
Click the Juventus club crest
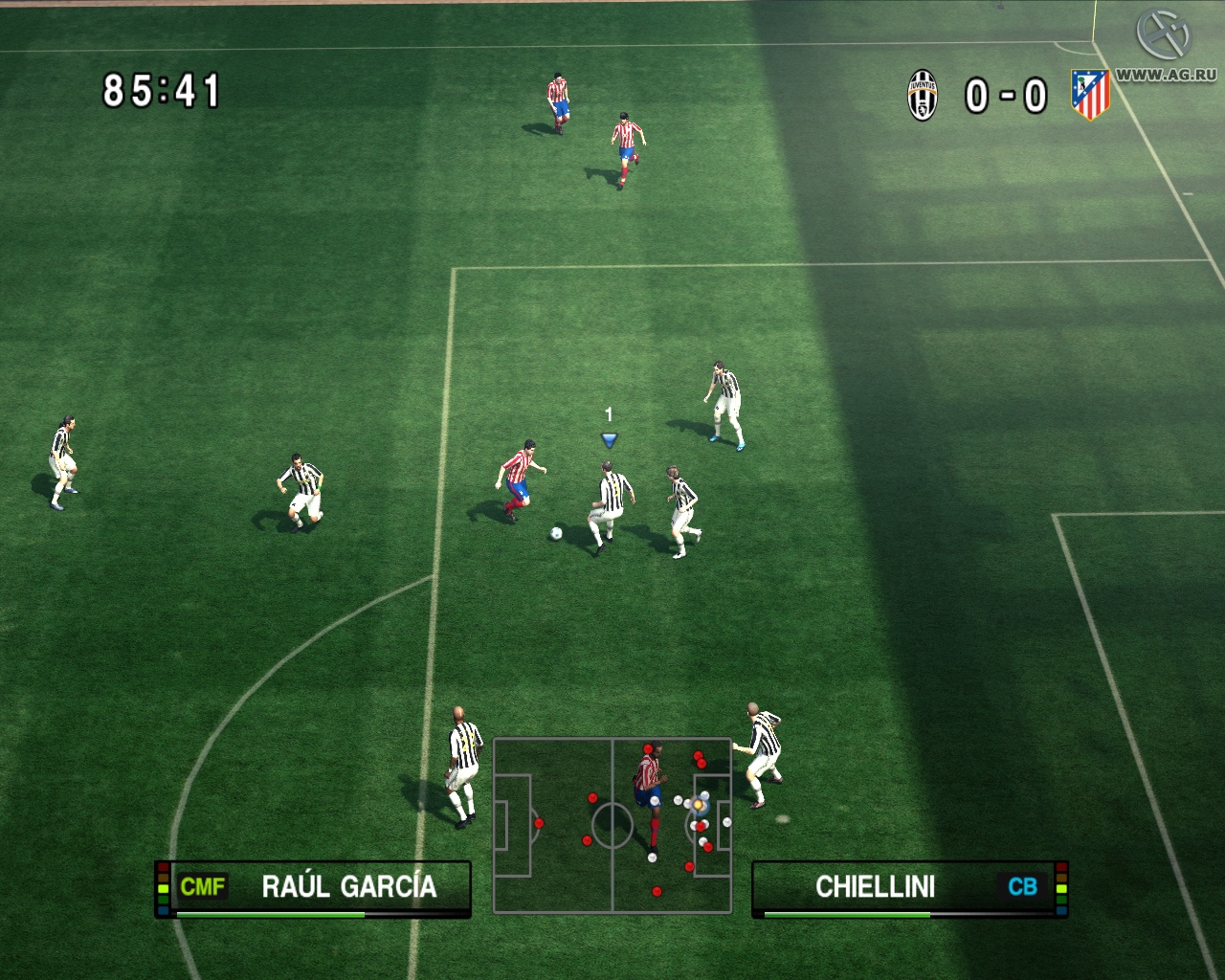[923, 96]
